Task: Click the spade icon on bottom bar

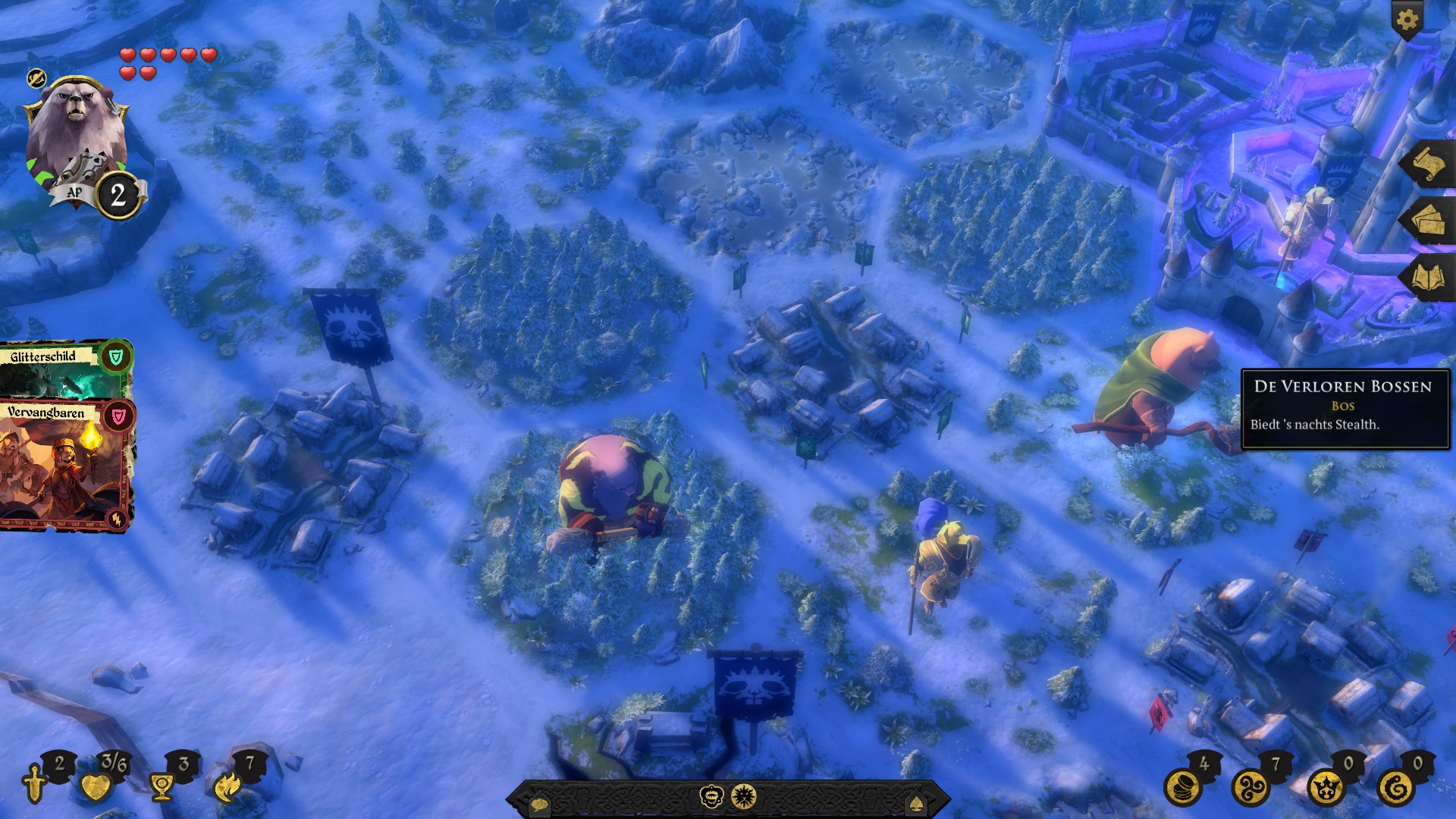Action: (x=918, y=803)
